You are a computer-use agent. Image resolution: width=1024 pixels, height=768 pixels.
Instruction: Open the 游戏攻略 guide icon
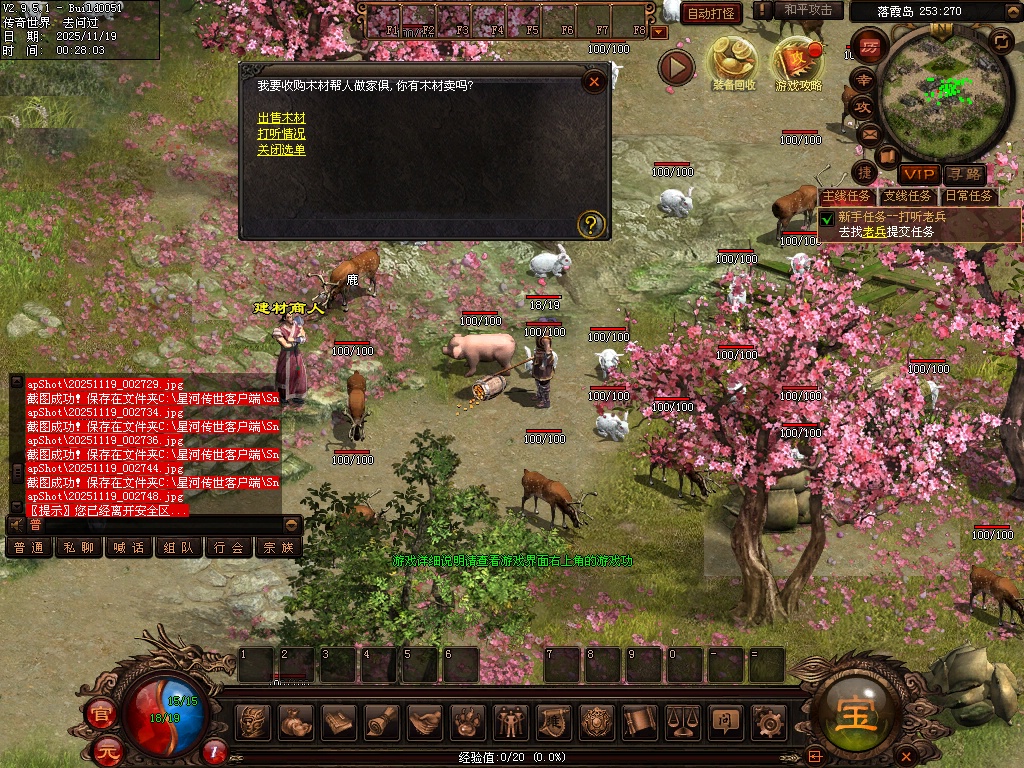(x=798, y=60)
